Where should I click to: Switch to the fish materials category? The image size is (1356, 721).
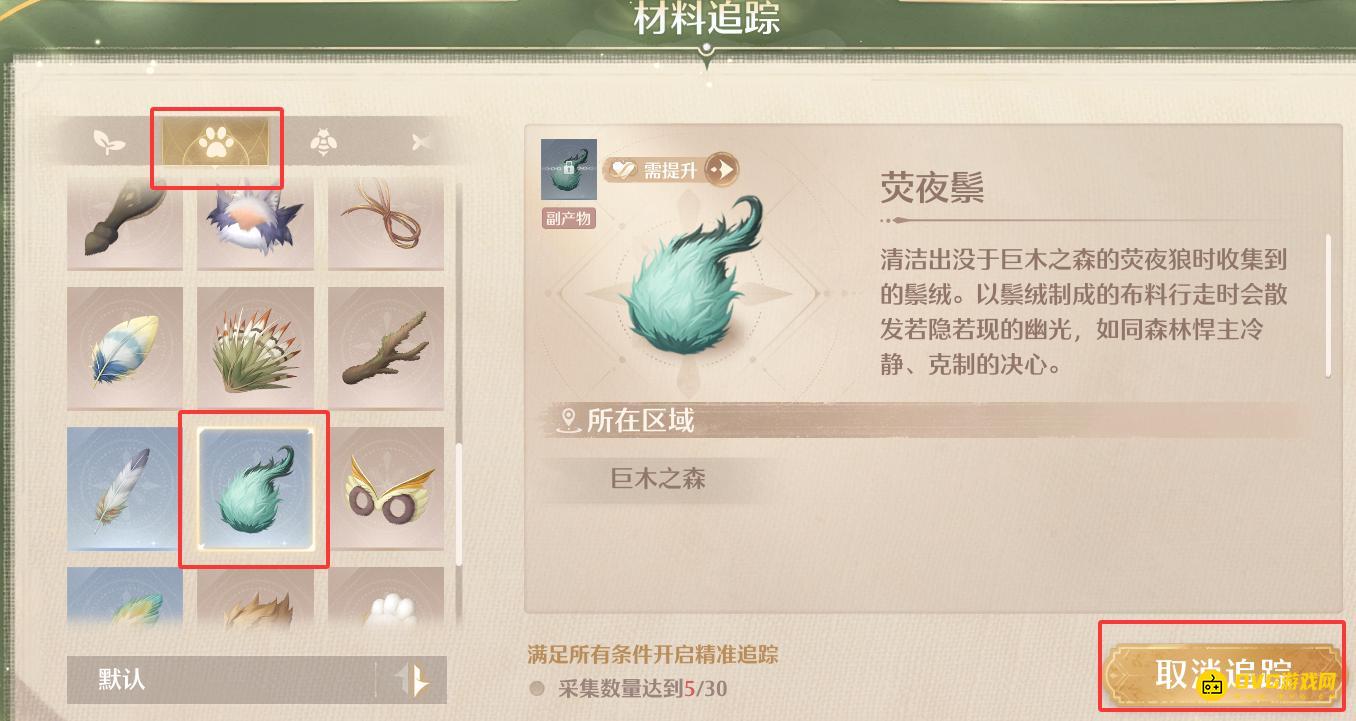[x=421, y=141]
